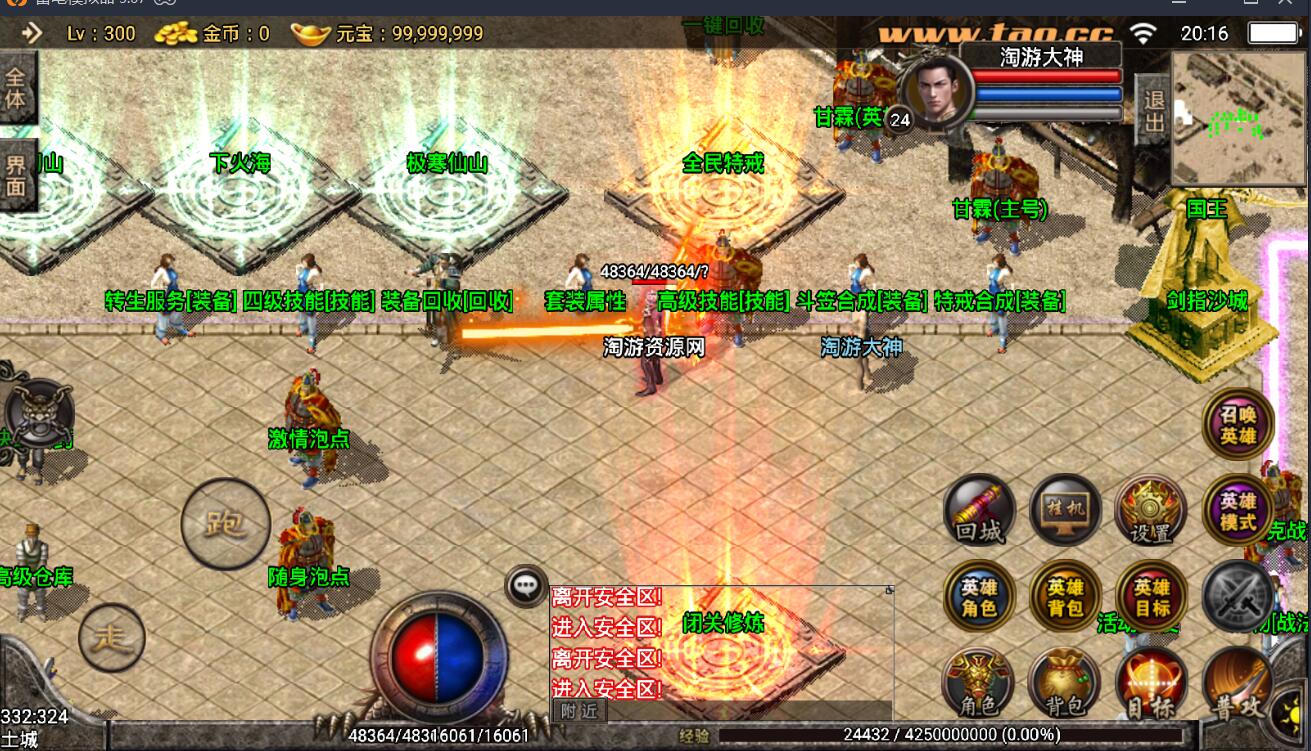Open the 英雄背包 hero bag
The width and height of the screenshot is (1311, 751).
click(x=1066, y=597)
